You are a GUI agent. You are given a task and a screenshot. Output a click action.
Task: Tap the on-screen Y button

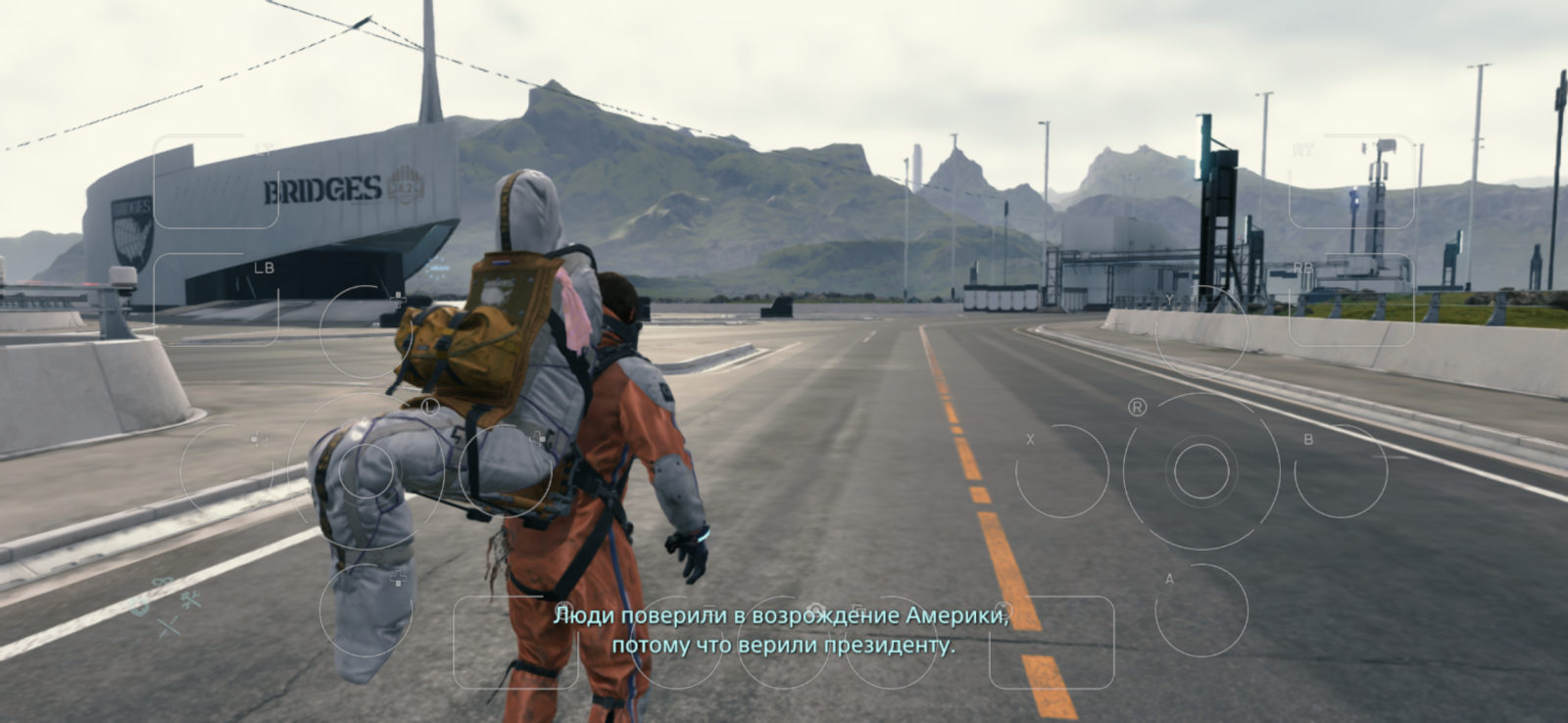(1200, 332)
